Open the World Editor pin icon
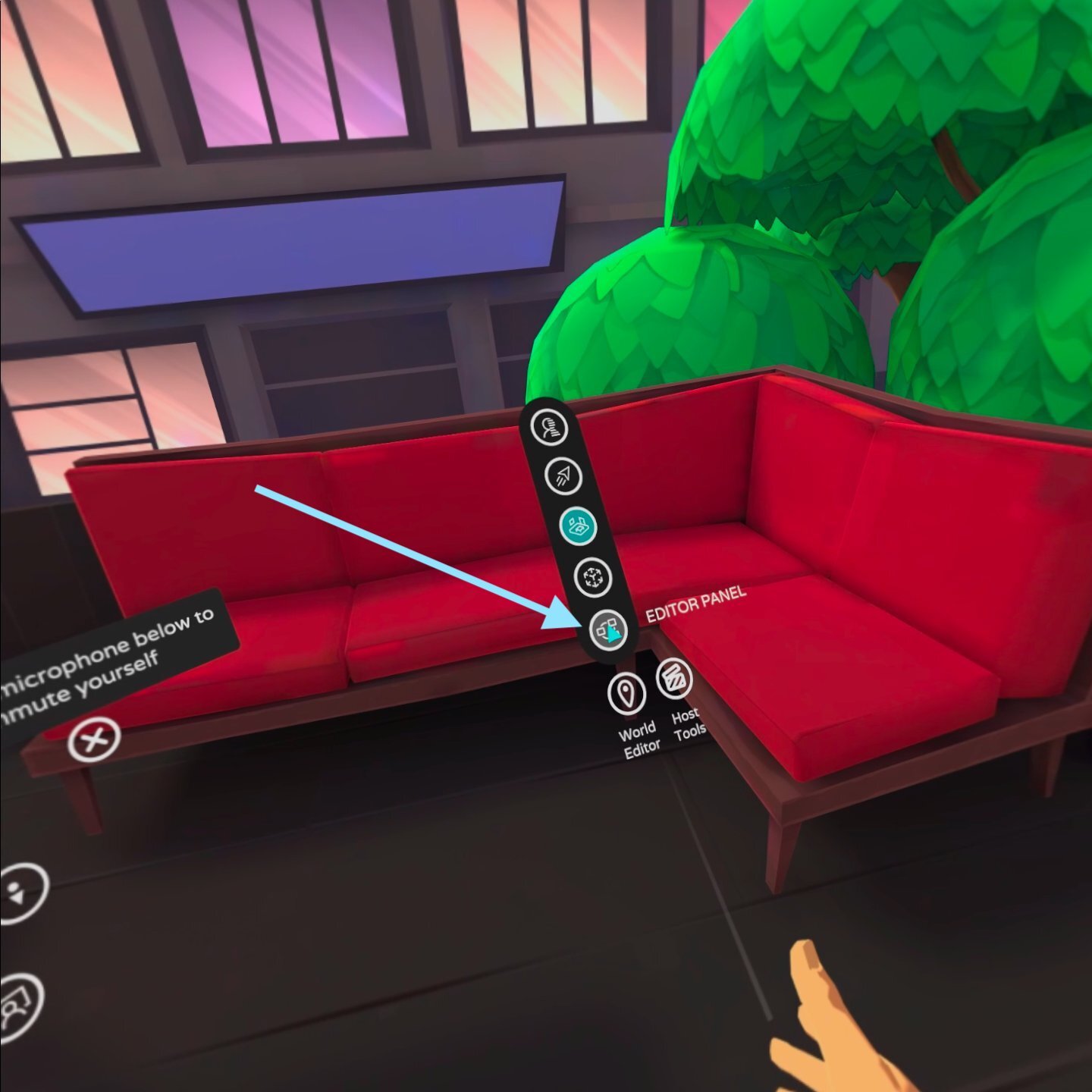This screenshot has width=1092, height=1092. (626, 693)
